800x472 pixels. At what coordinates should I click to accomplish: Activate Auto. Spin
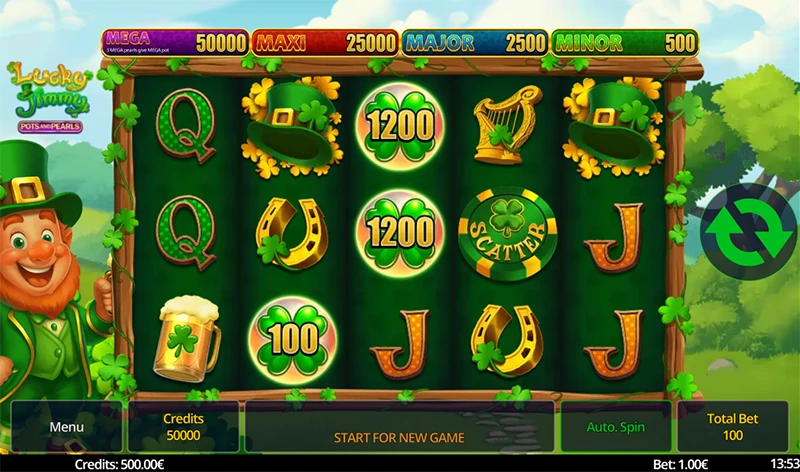[615, 427]
